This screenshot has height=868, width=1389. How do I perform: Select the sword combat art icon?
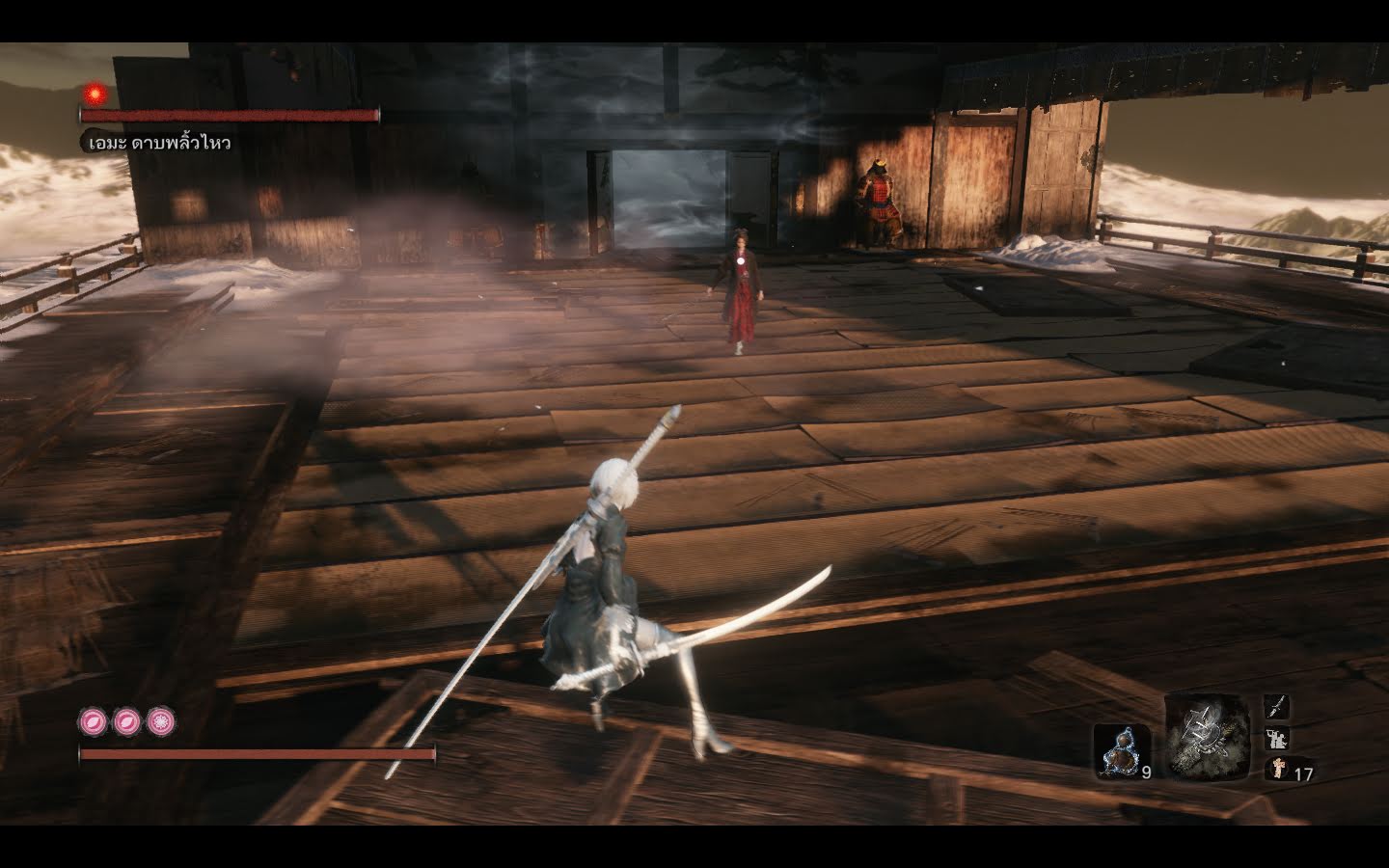tap(1275, 707)
